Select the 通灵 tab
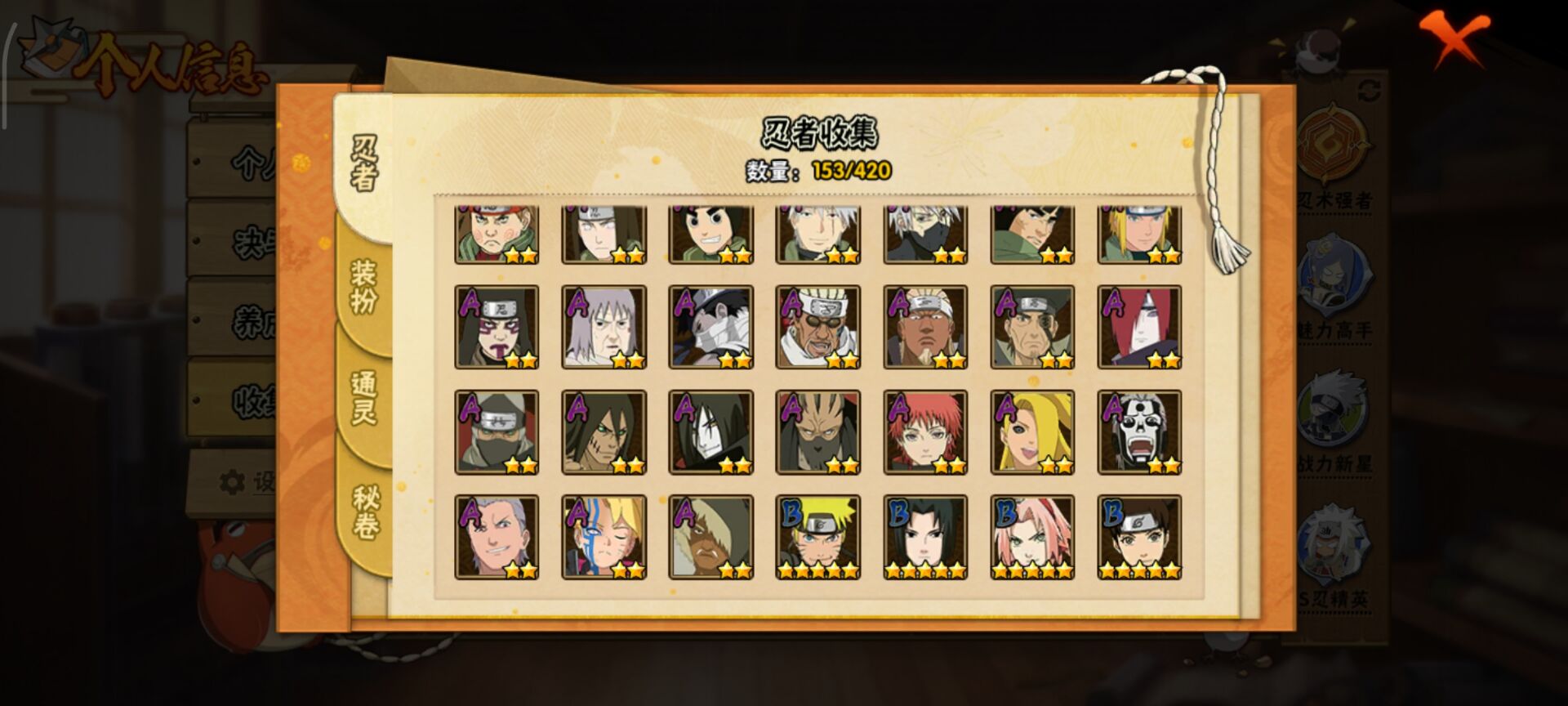Viewport: 1568px width, 706px height. click(x=363, y=398)
